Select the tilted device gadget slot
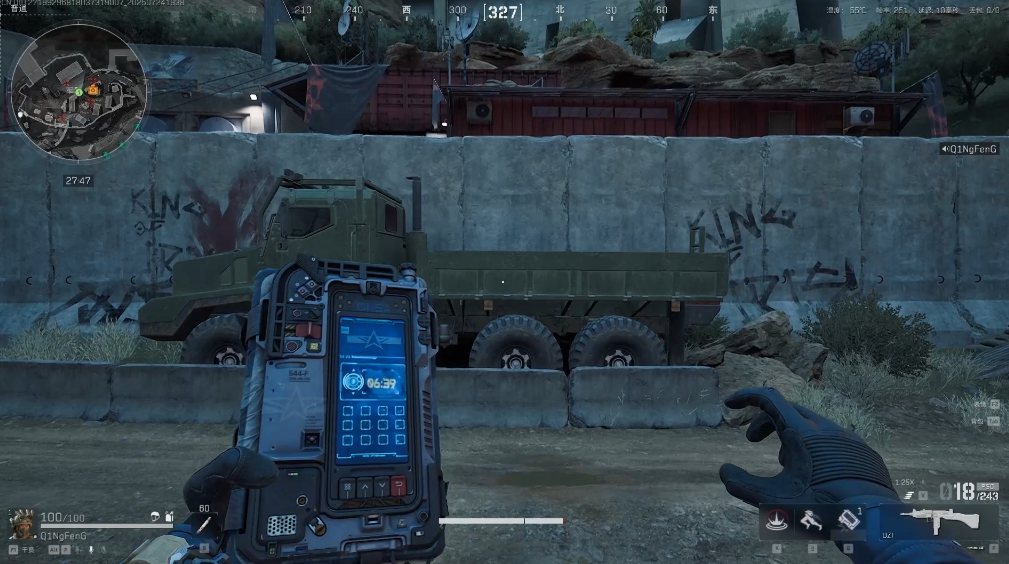This screenshot has height=564, width=1009. 848,520
